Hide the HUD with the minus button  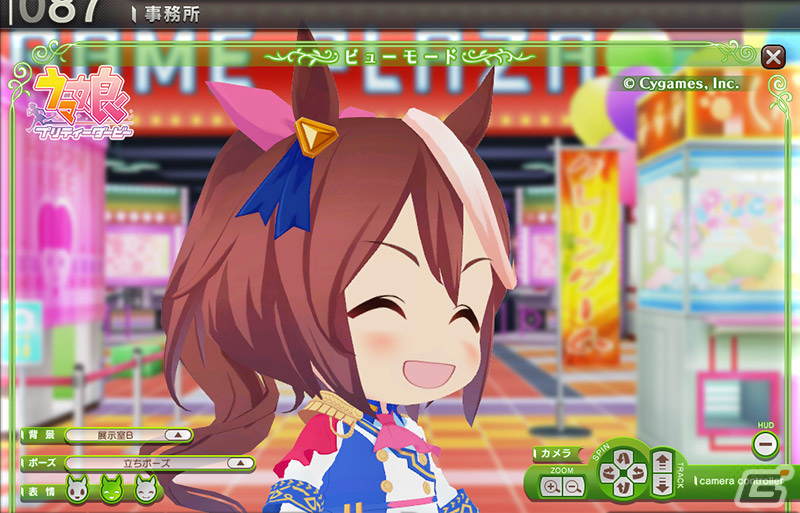click(x=766, y=443)
